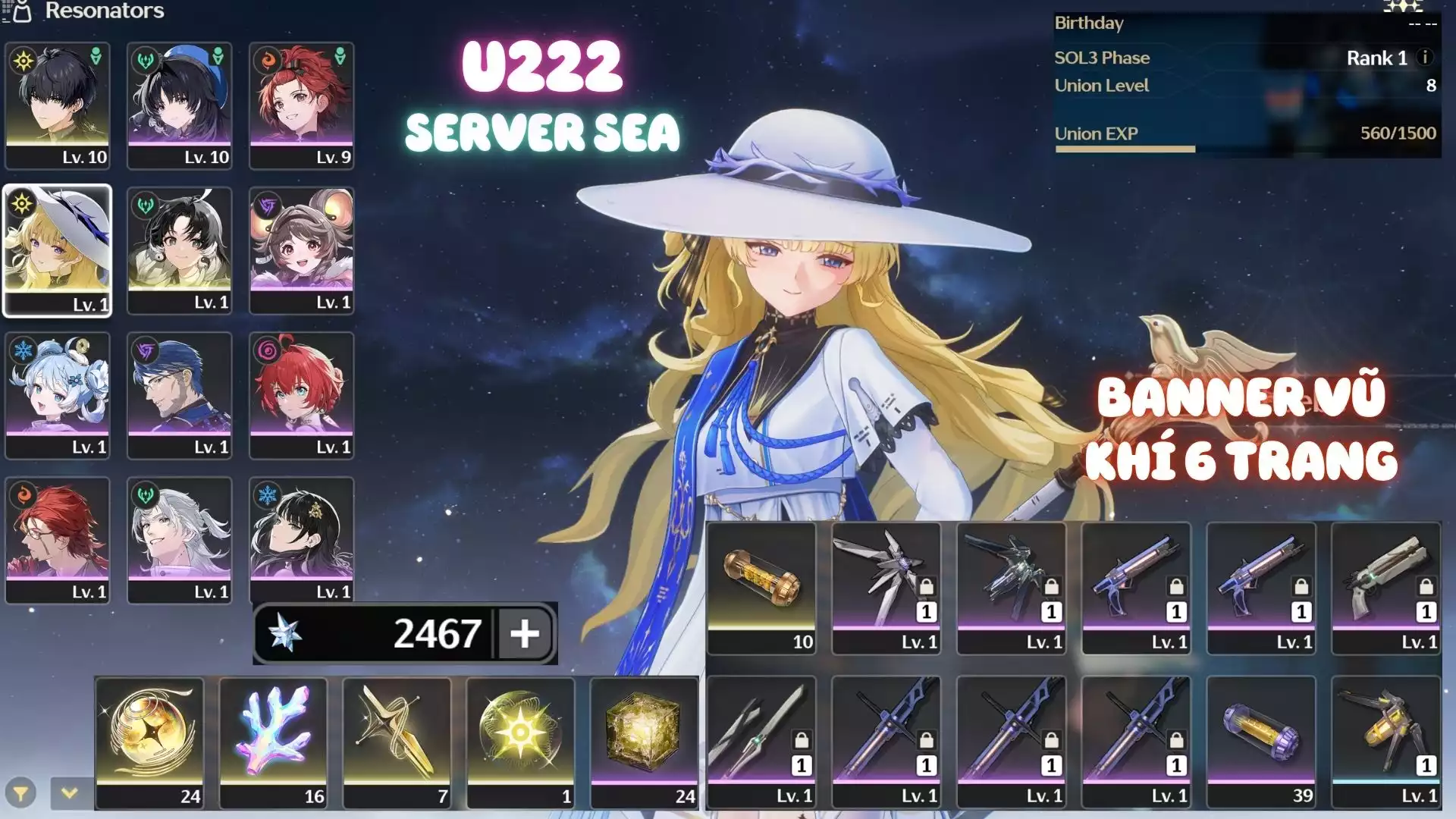Select the red-haired Lv. 9 resonator
This screenshot has width=1456, height=819.
[302, 105]
